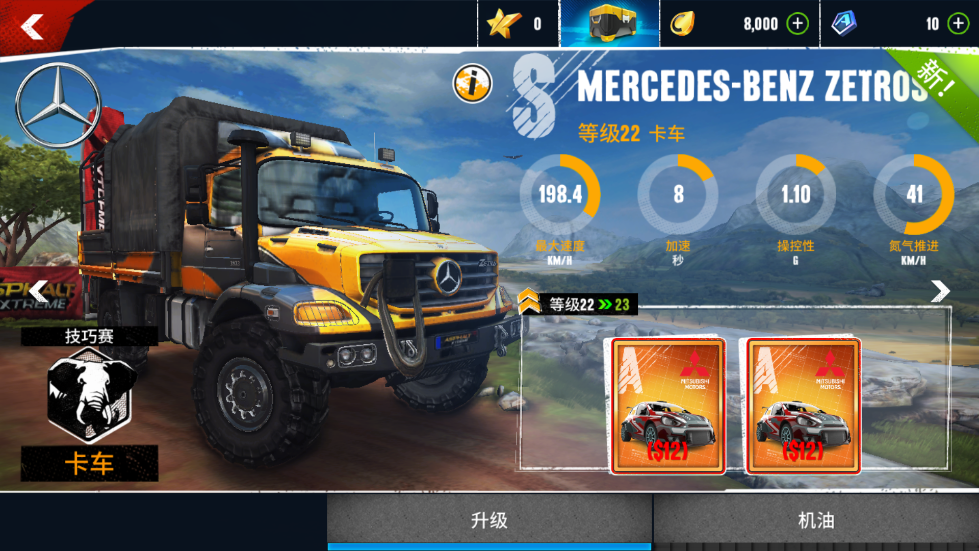Switch to the 机油 tab
The width and height of the screenshot is (979, 551).
816,521
